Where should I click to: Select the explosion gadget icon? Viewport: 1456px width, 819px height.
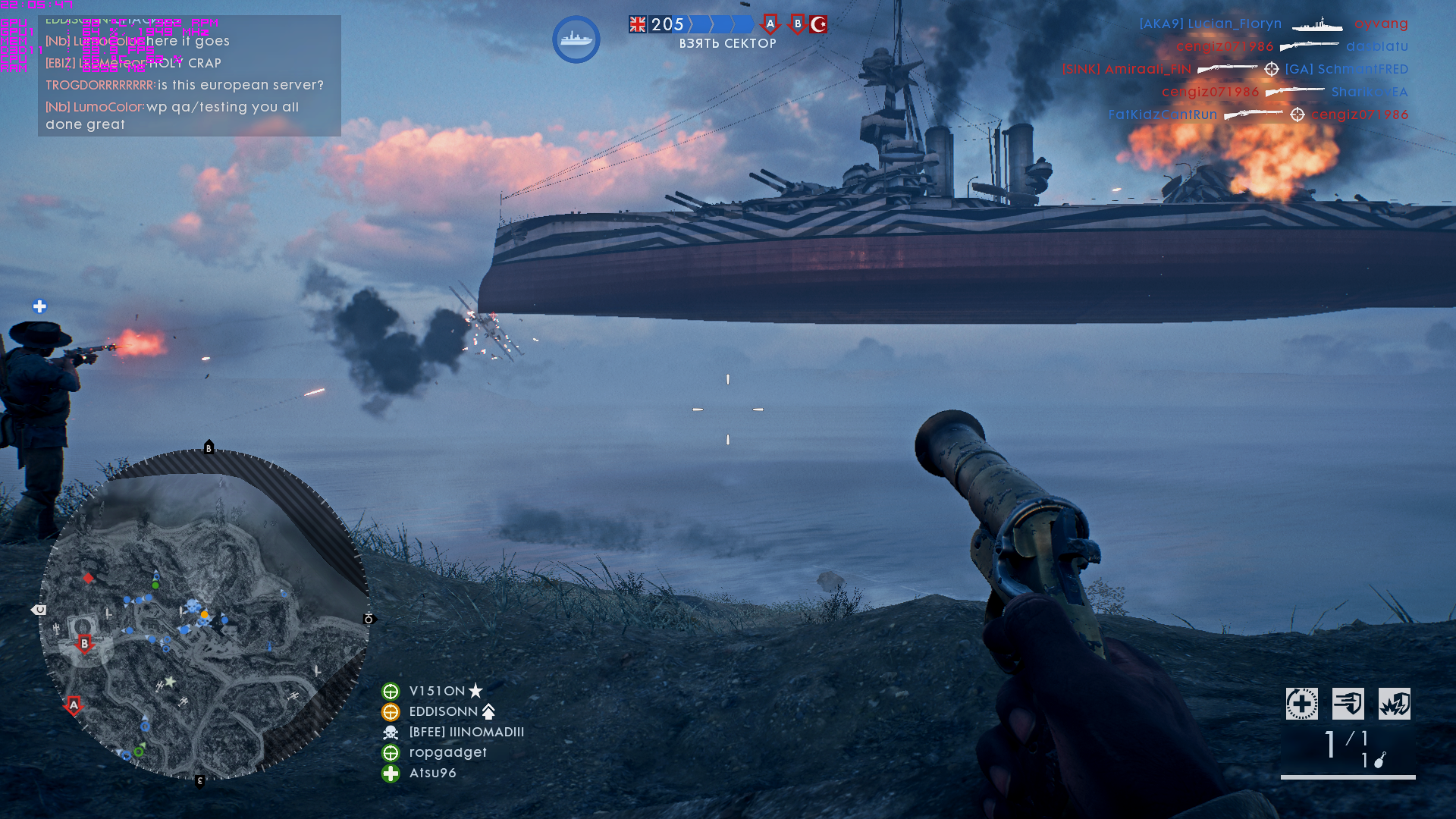(1394, 704)
